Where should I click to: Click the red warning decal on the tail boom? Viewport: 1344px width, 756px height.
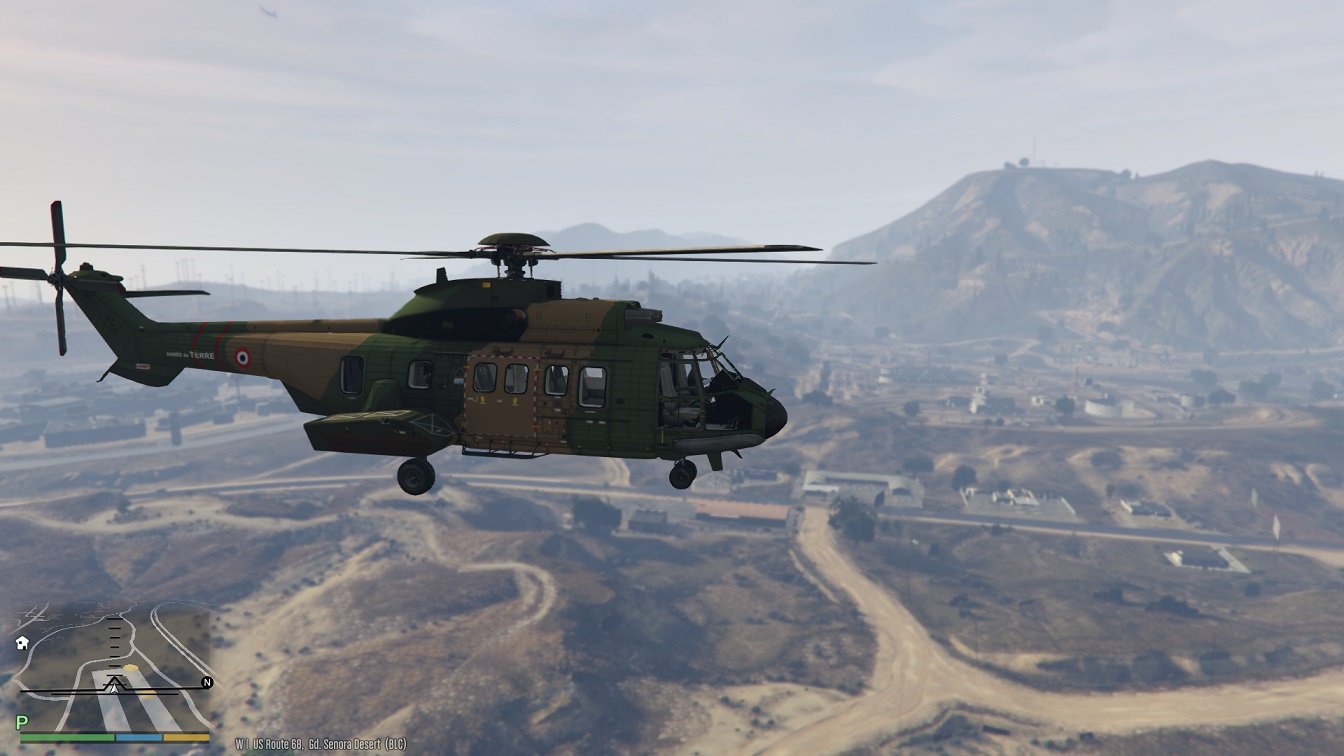[x=143, y=365]
